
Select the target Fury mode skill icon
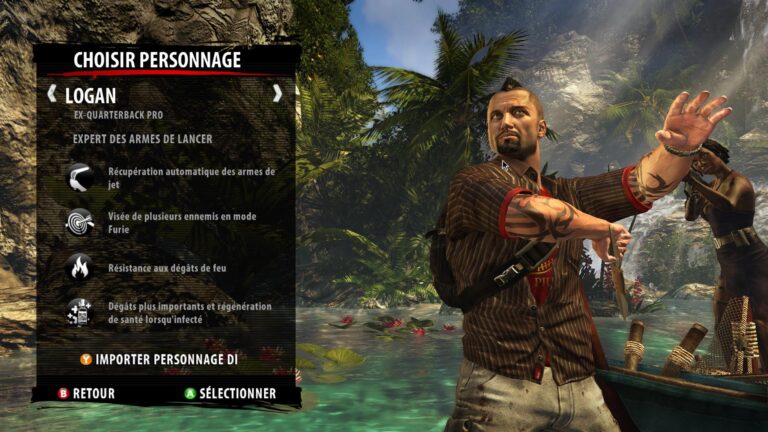[79, 221]
